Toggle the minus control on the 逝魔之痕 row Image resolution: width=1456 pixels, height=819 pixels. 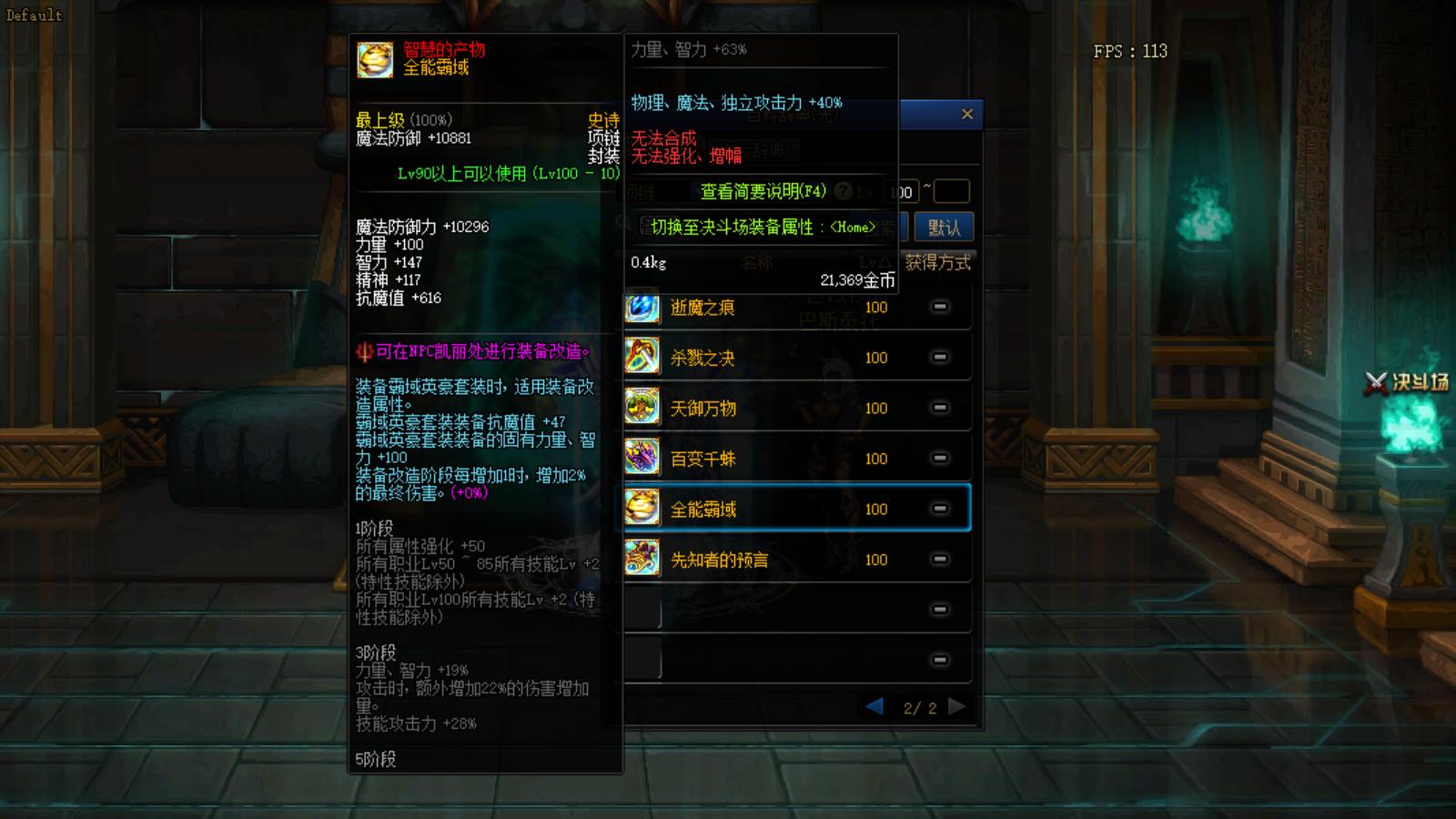click(939, 307)
